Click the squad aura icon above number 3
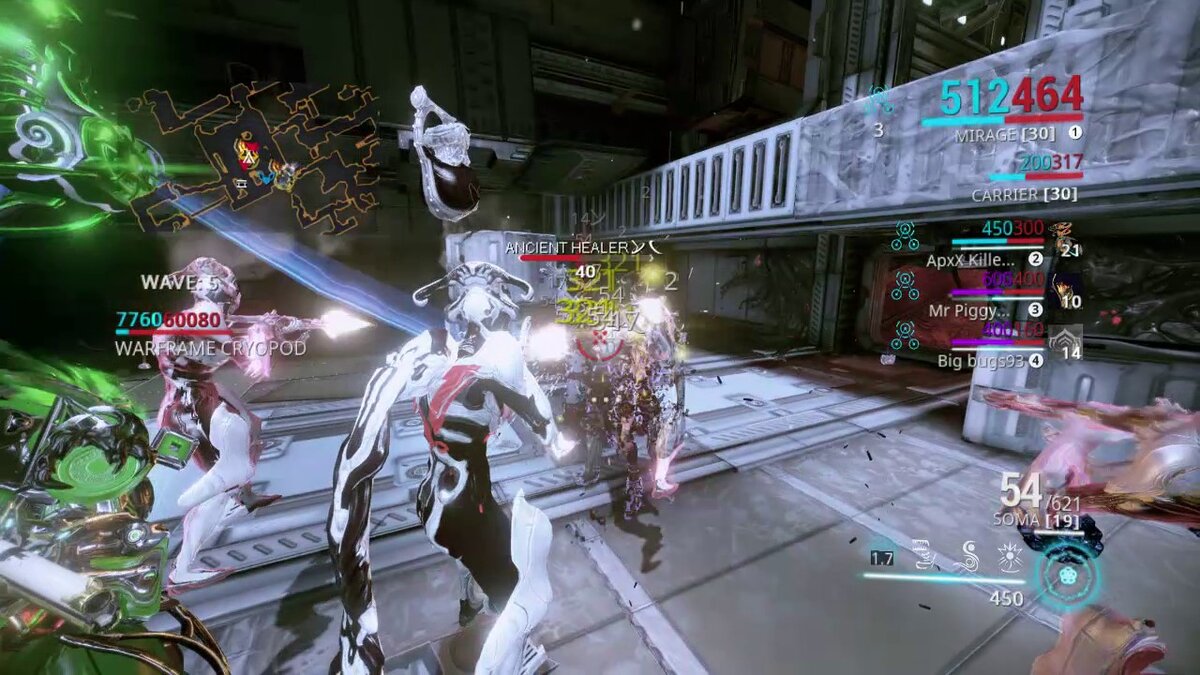 [x=879, y=99]
